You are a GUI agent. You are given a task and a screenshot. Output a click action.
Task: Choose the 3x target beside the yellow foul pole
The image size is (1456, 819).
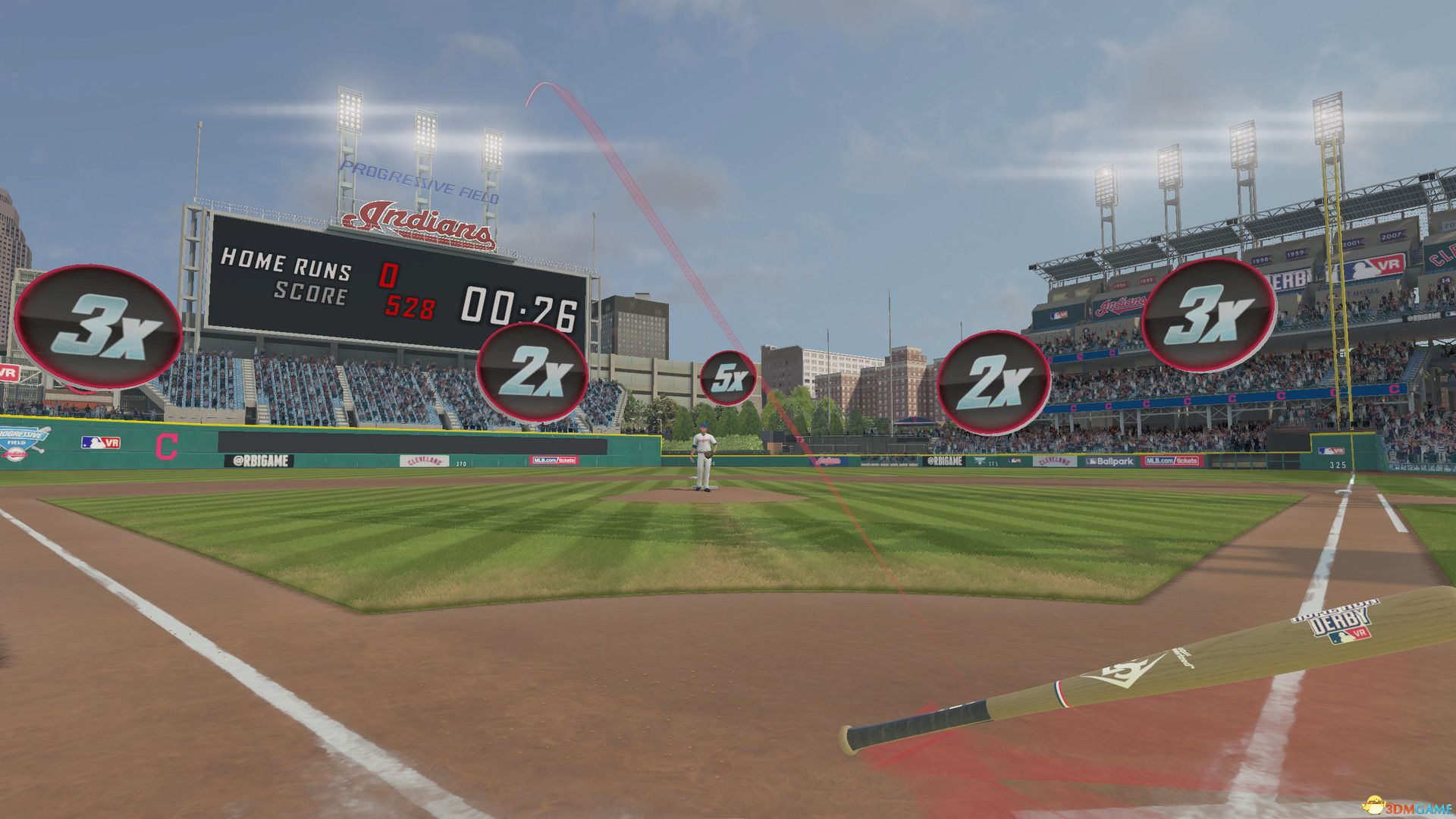point(1208,314)
